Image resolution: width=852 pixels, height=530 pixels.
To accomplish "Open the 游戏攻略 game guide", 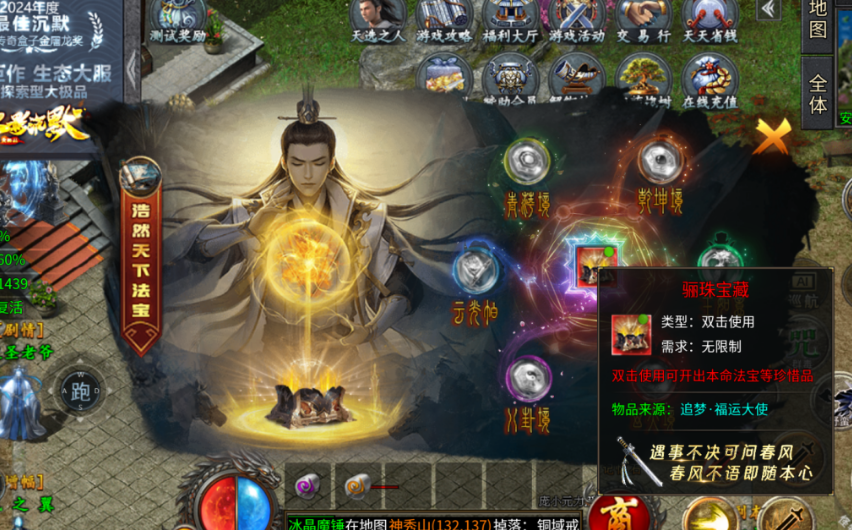I will point(444,18).
